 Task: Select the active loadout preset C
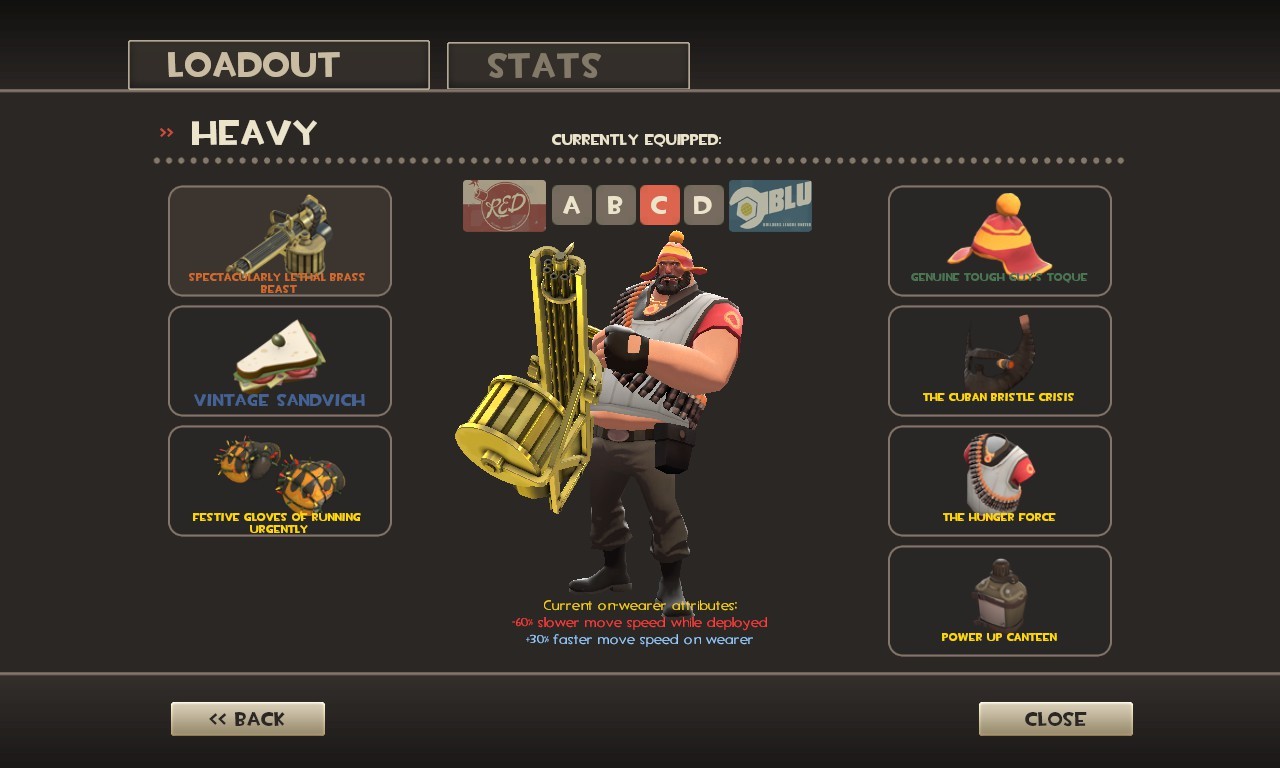pos(659,205)
